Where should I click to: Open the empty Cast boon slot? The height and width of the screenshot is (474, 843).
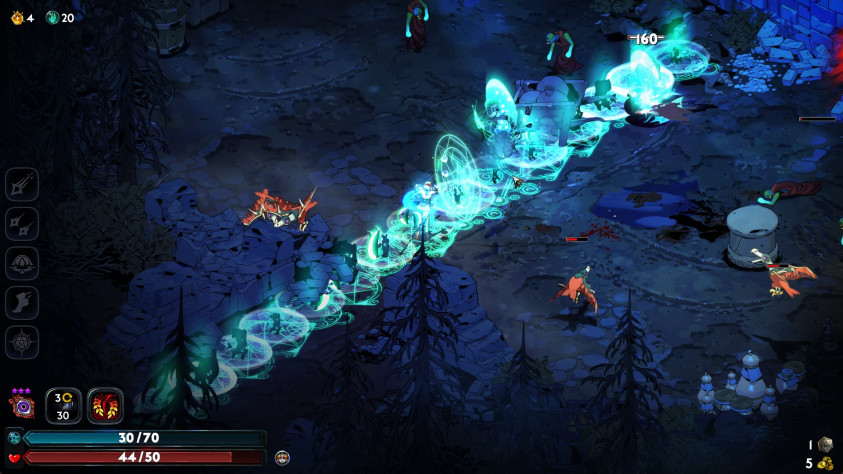[22, 263]
